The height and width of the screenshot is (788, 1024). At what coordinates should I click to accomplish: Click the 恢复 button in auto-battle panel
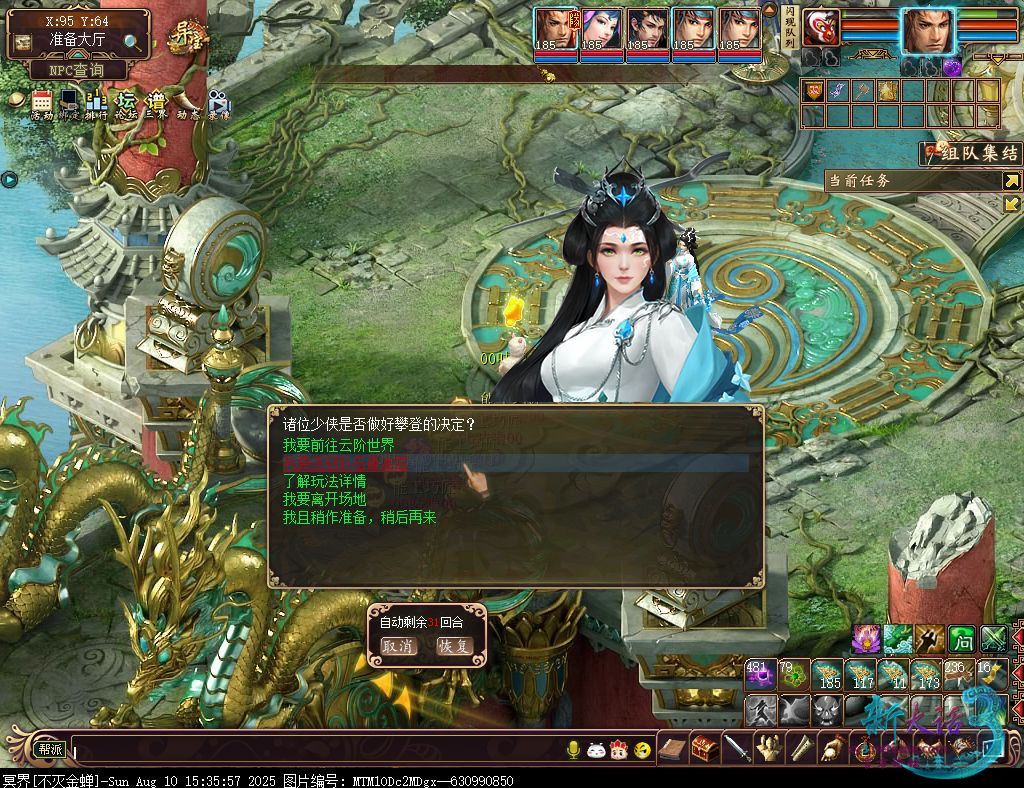pyautogui.click(x=454, y=646)
